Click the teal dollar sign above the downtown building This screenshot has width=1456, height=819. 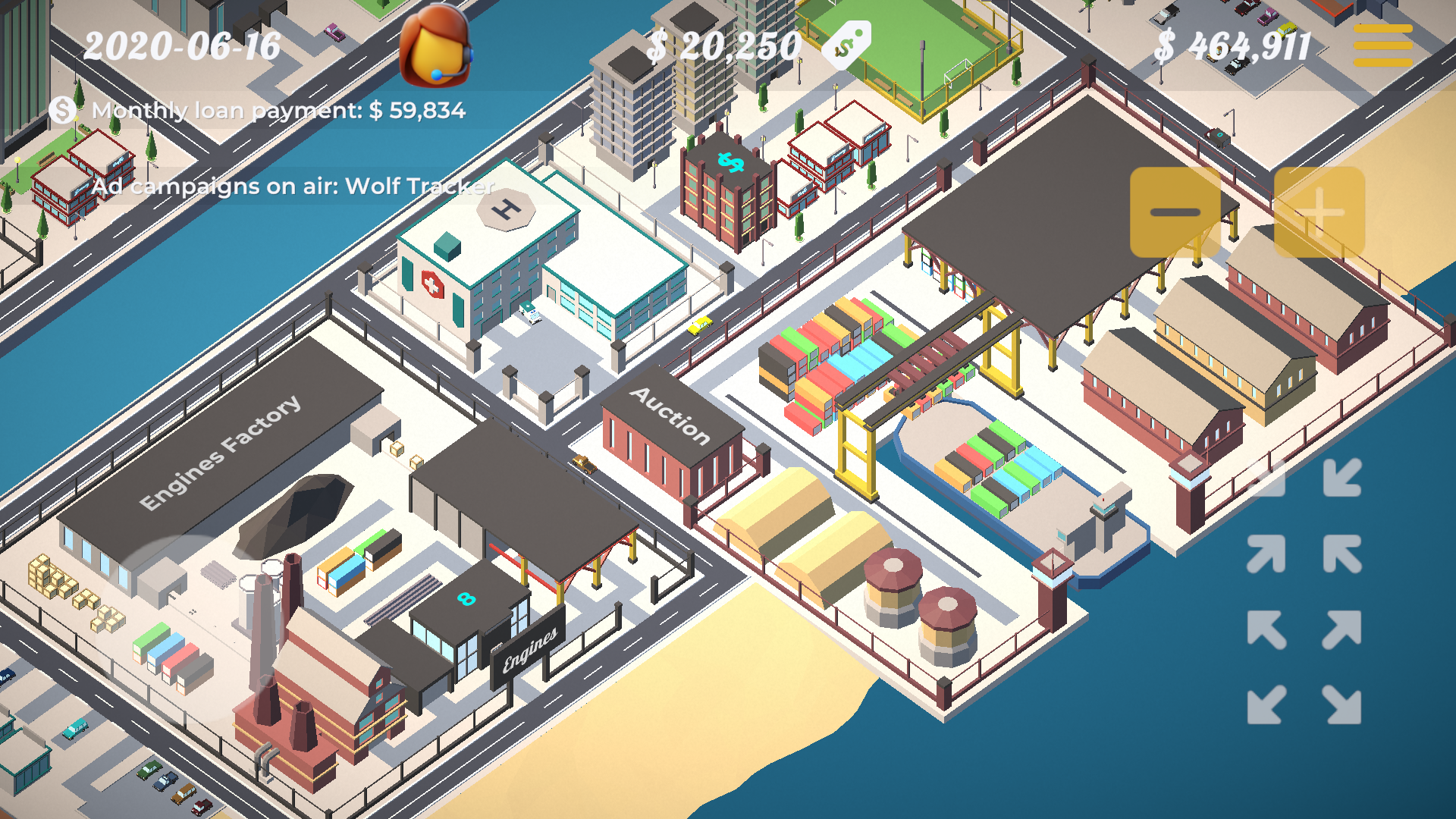pos(730,162)
